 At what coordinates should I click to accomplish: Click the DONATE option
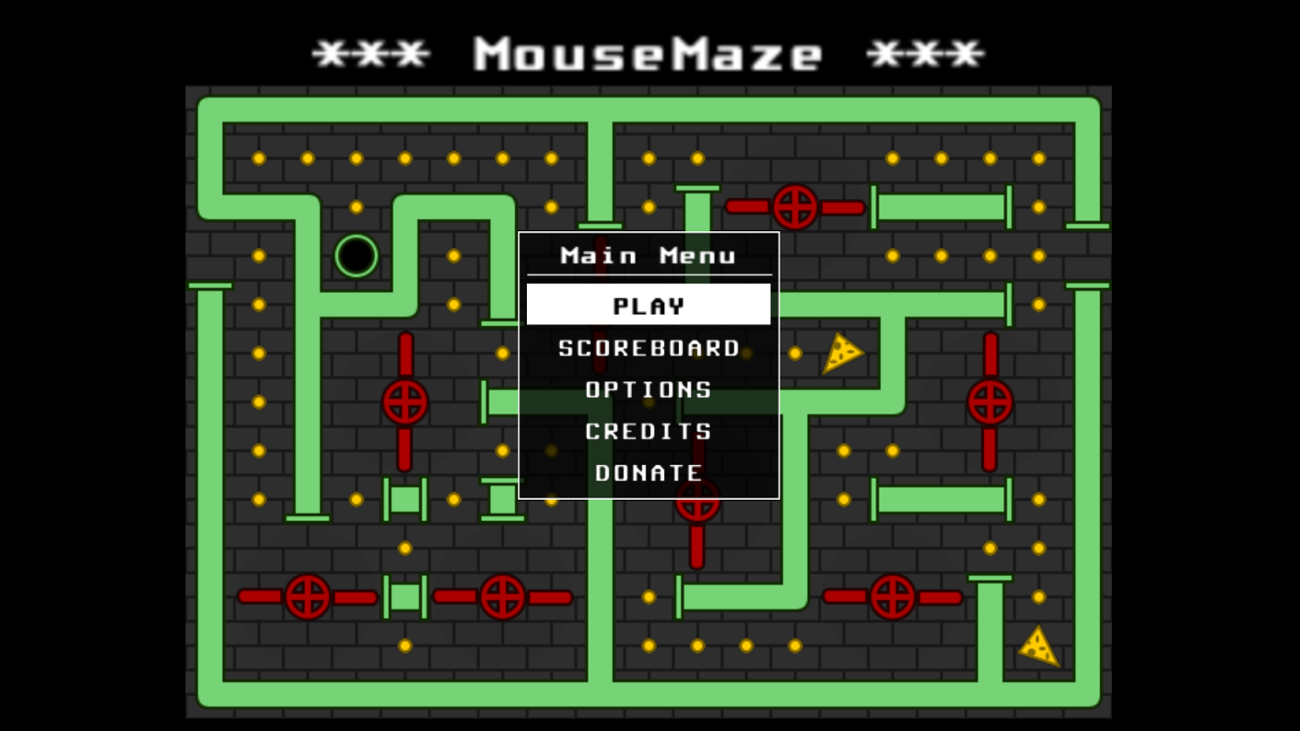(648, 472)
